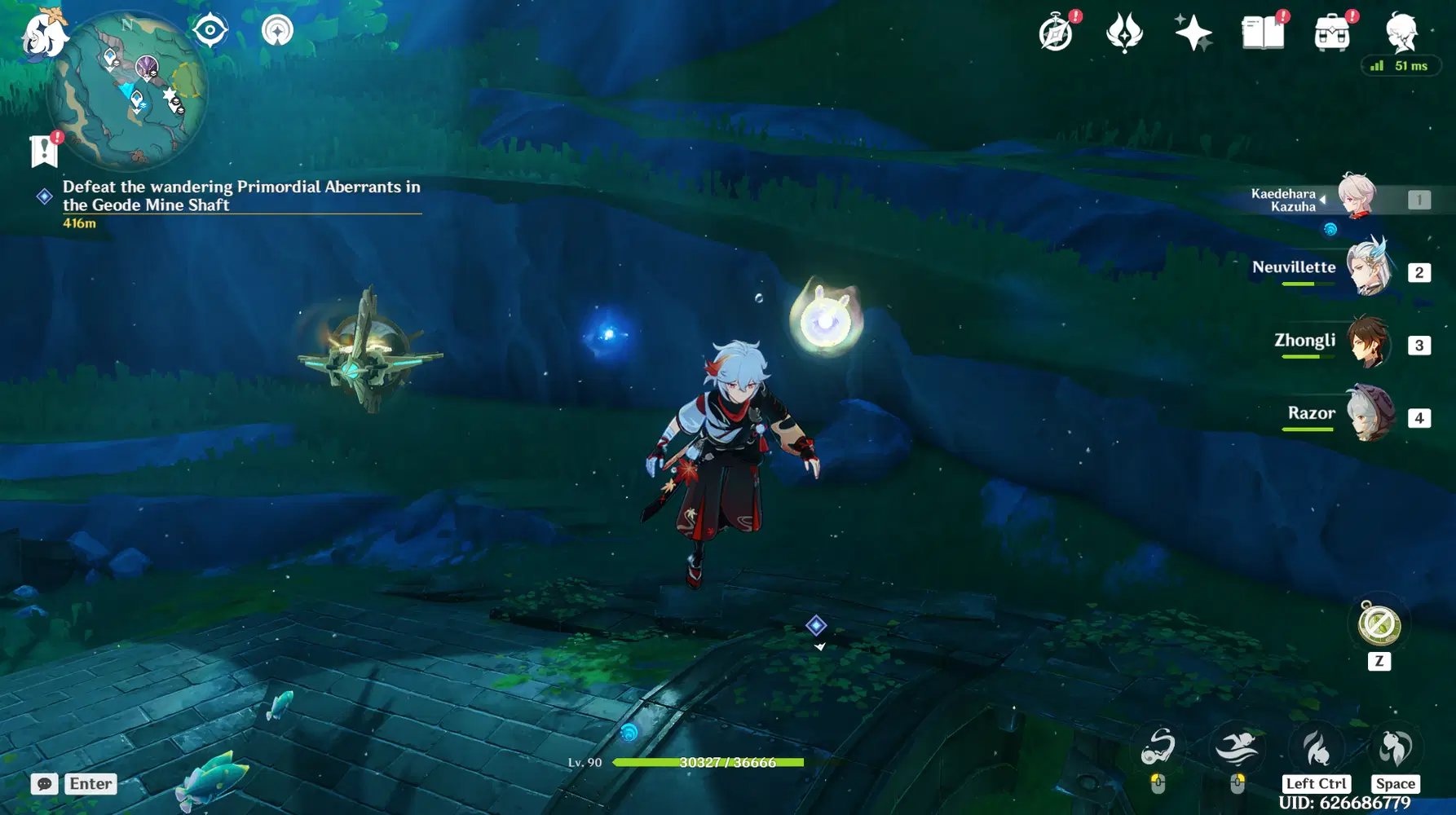Open the four-pointed star wish icon
1456x815 pixels.
pos(1193,33)
